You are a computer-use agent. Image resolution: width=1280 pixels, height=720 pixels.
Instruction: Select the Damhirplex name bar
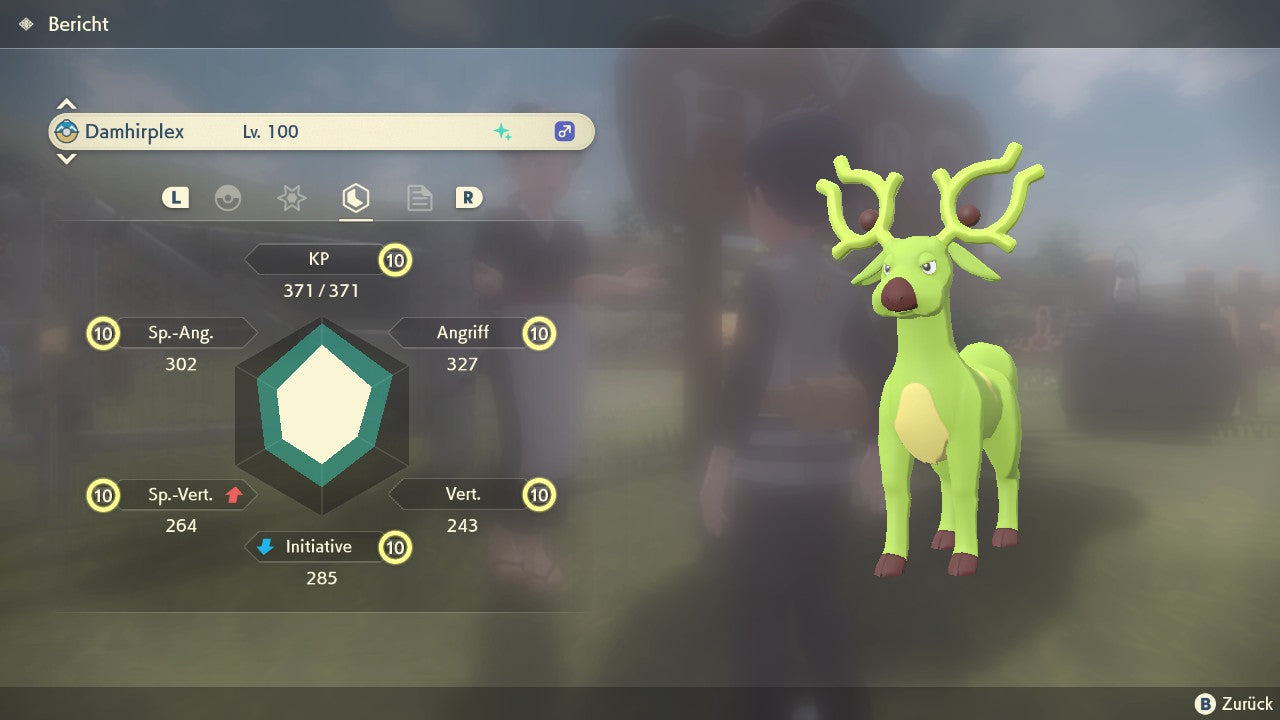(320, 131)
